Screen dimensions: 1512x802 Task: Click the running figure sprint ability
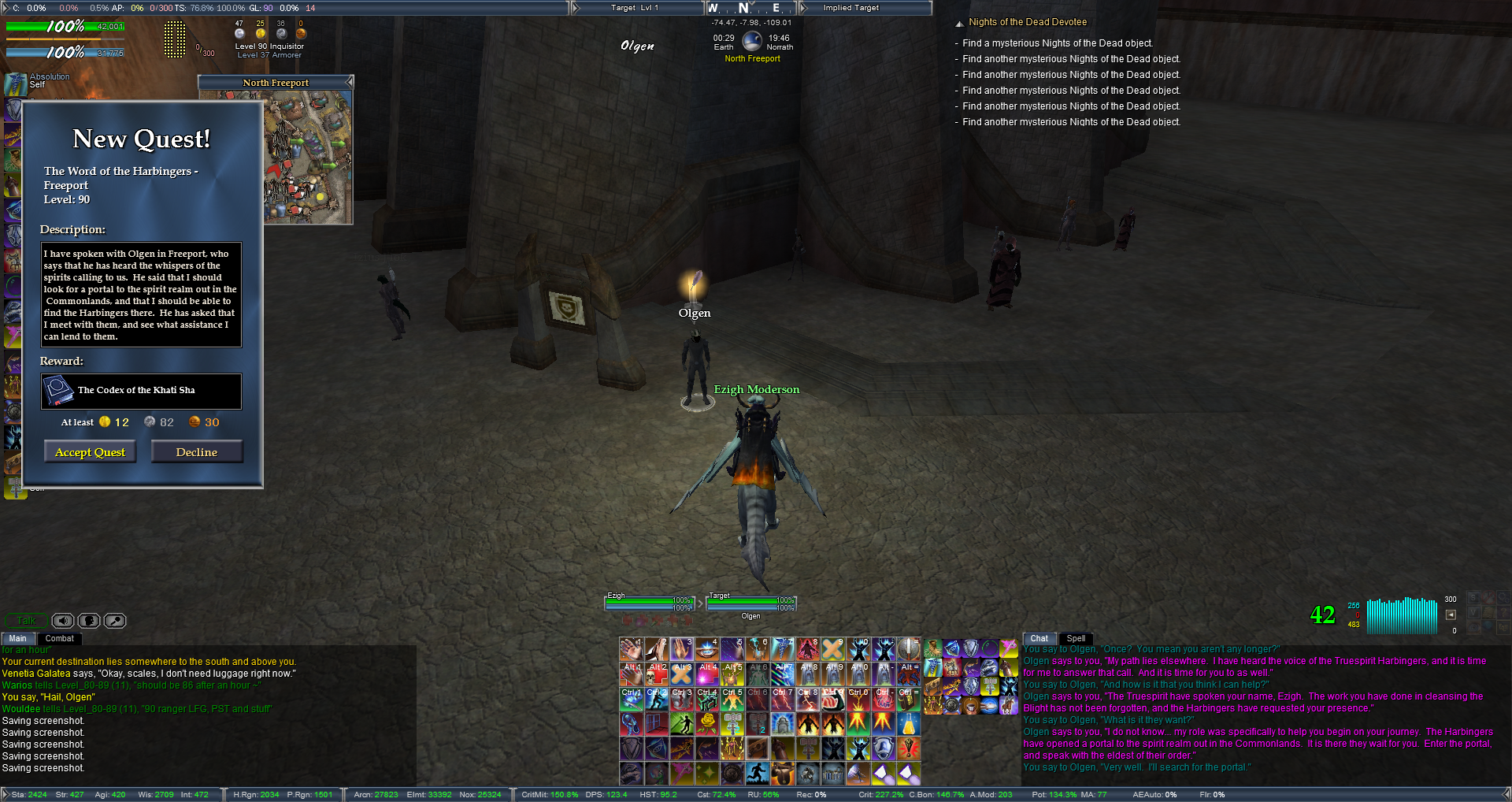tap(758, 774)
